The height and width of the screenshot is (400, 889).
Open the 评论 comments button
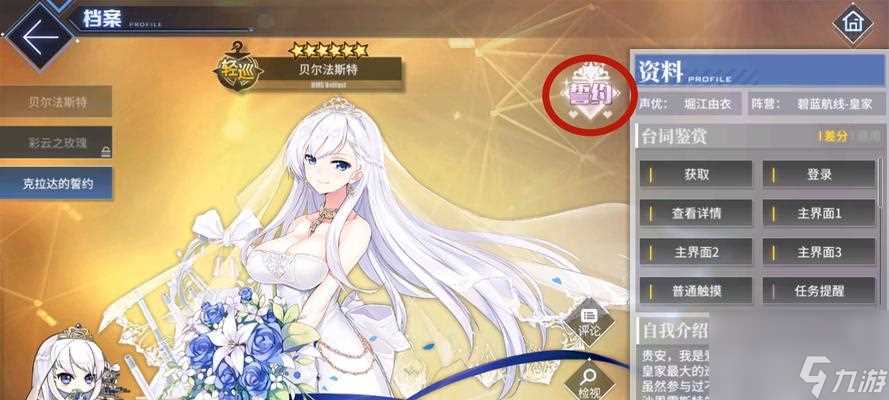tap(587, 322)
